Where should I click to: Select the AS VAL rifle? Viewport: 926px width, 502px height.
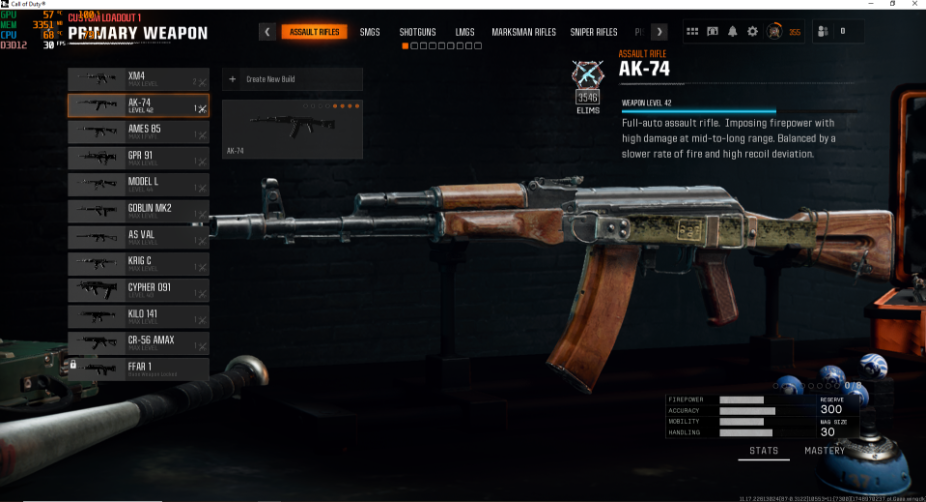click(x=138, y=237)
